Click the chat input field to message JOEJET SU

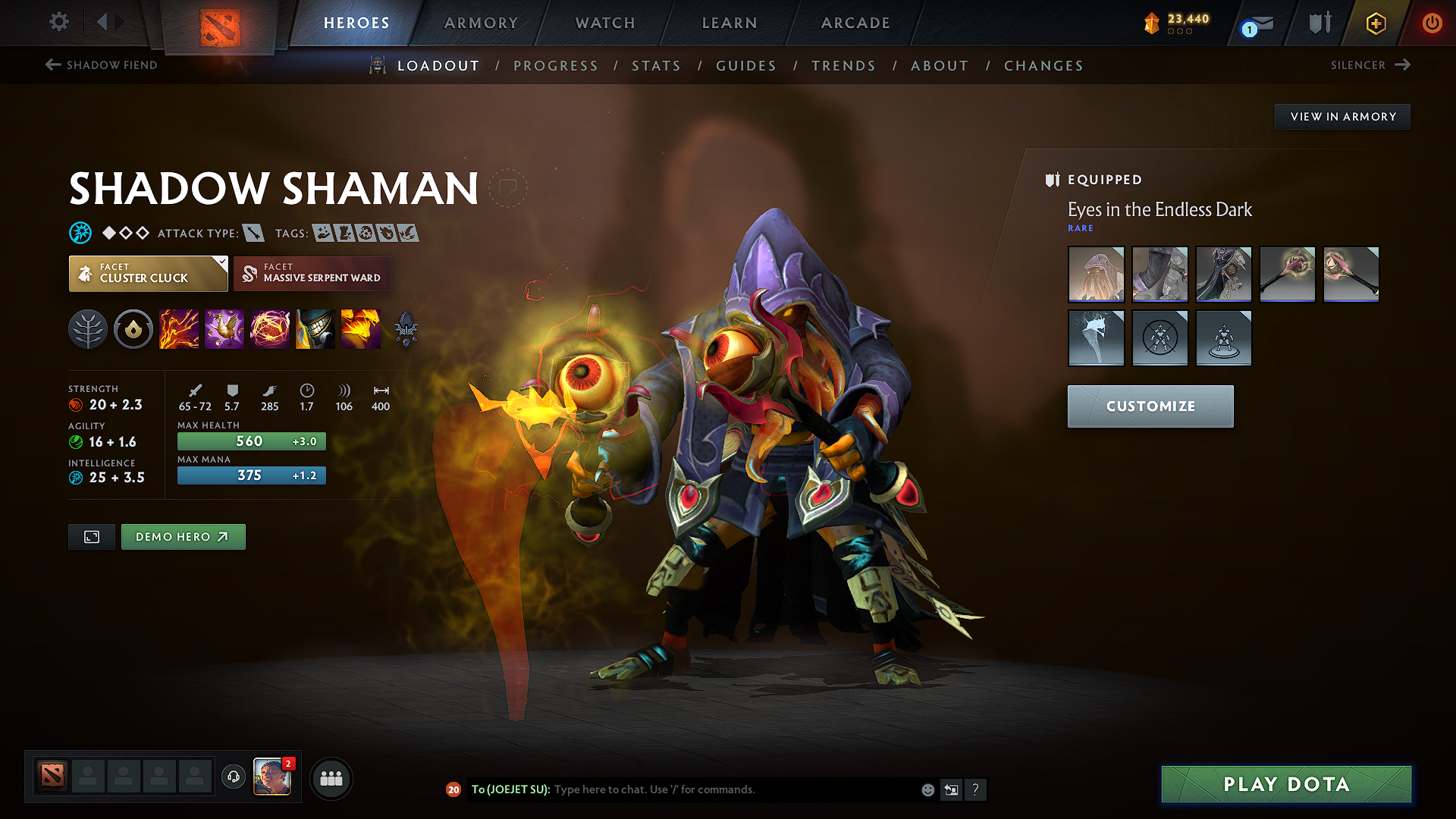[x=720, y=789]
